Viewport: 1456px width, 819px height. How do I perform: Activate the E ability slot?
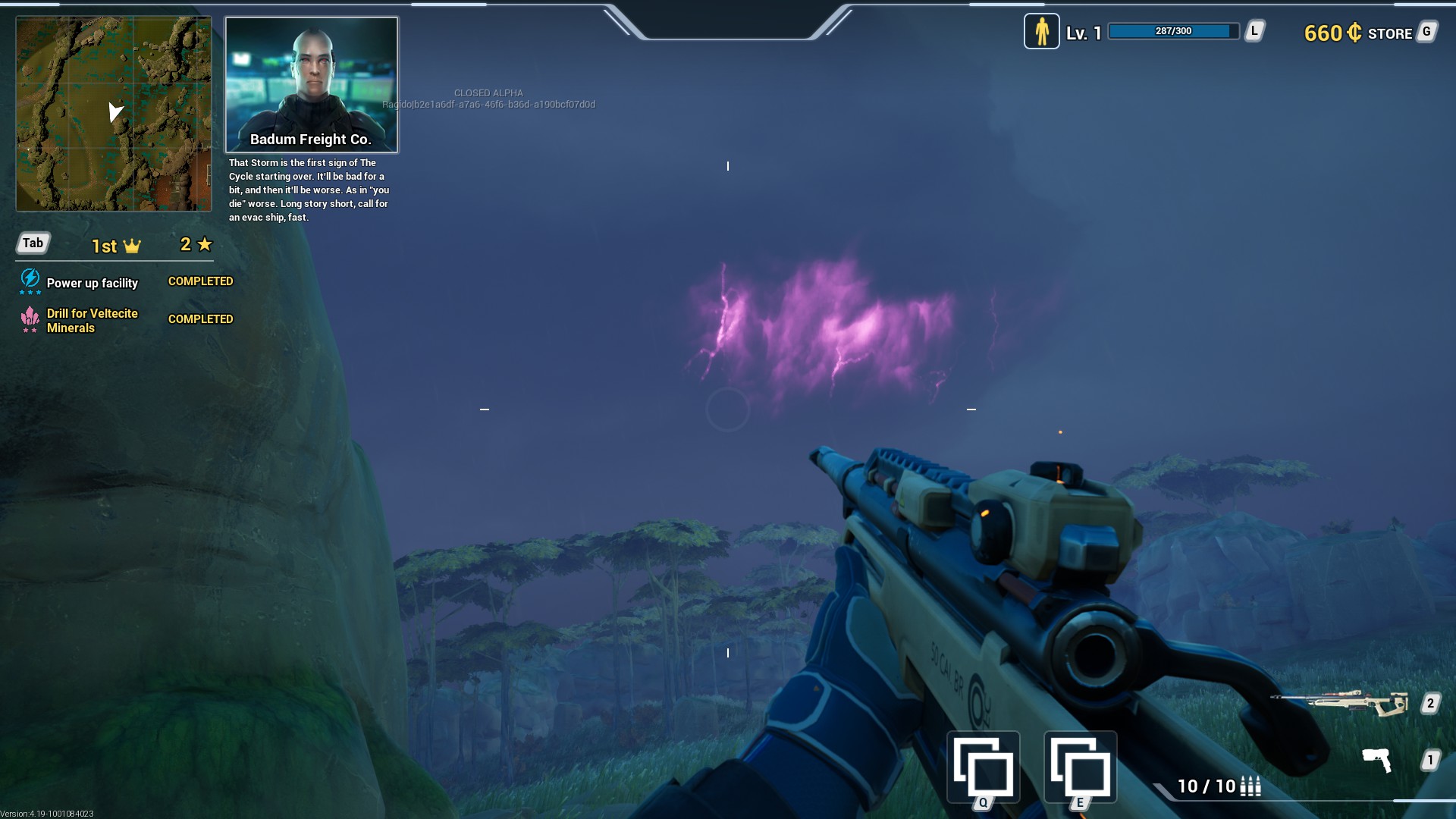(1080, 767)
